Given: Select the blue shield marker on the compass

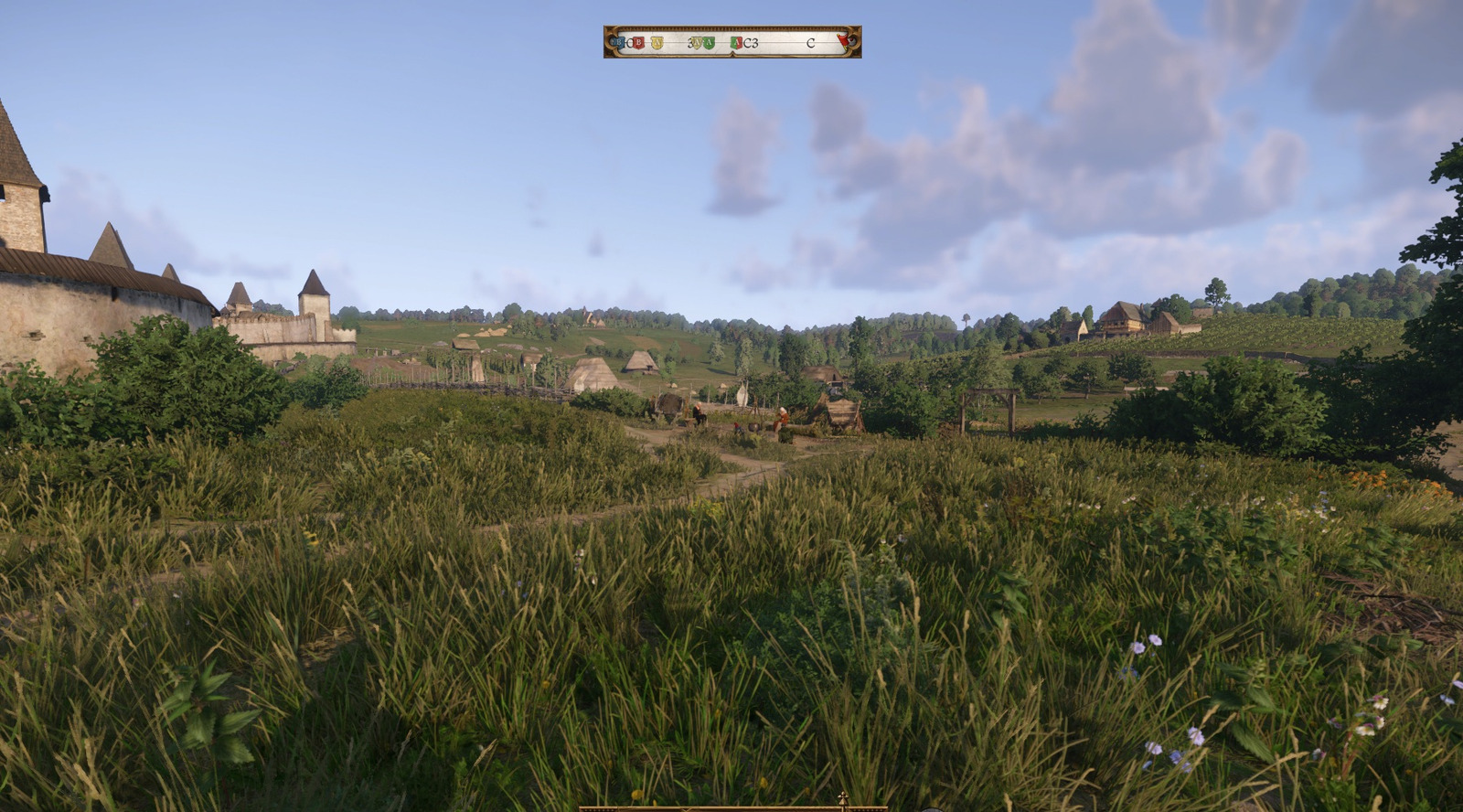Looking at the screenshot, I should click(618, 43).
